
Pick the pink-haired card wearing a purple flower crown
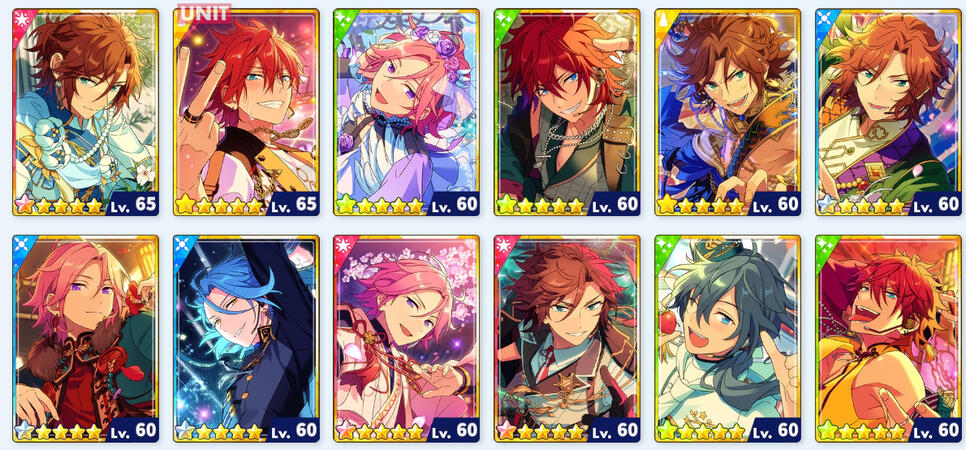[x=406, y=112]
